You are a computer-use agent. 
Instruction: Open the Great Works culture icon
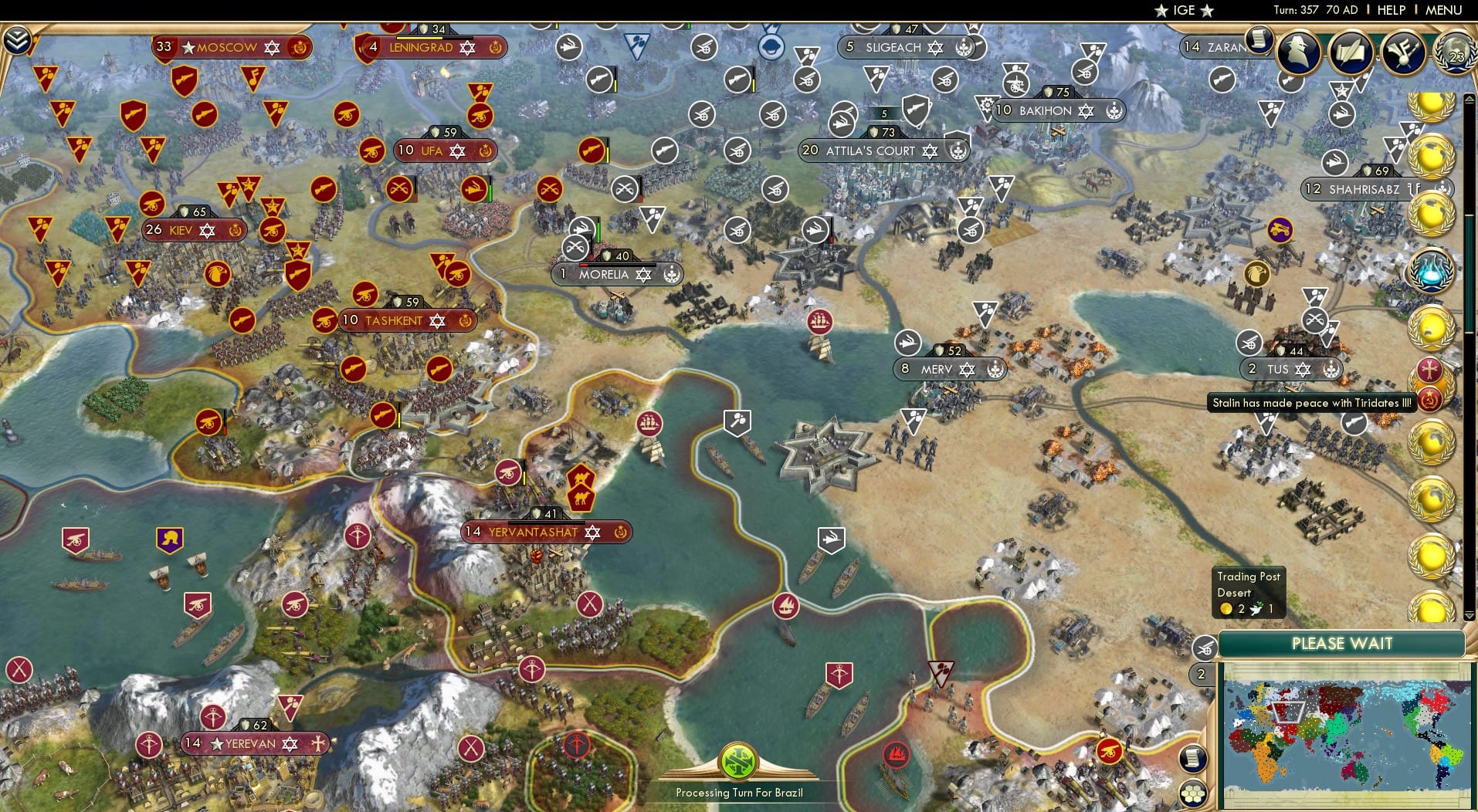point(1402,52)
